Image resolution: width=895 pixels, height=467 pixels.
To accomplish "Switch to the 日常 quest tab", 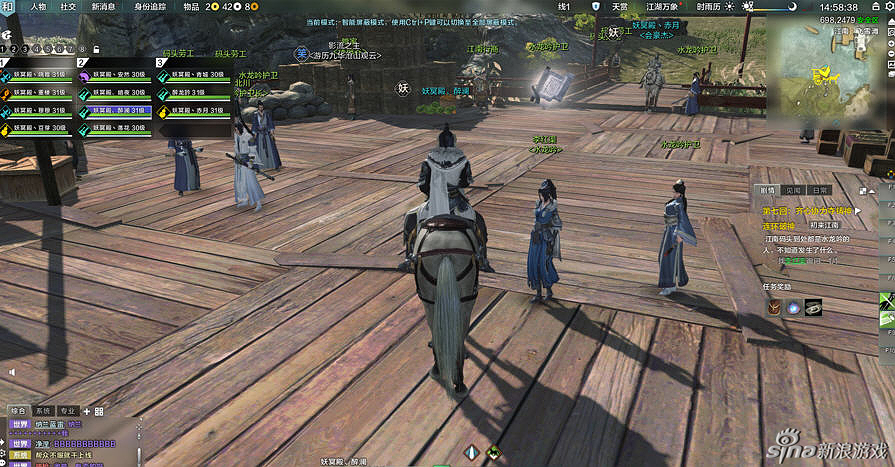I will pos(820,190).
